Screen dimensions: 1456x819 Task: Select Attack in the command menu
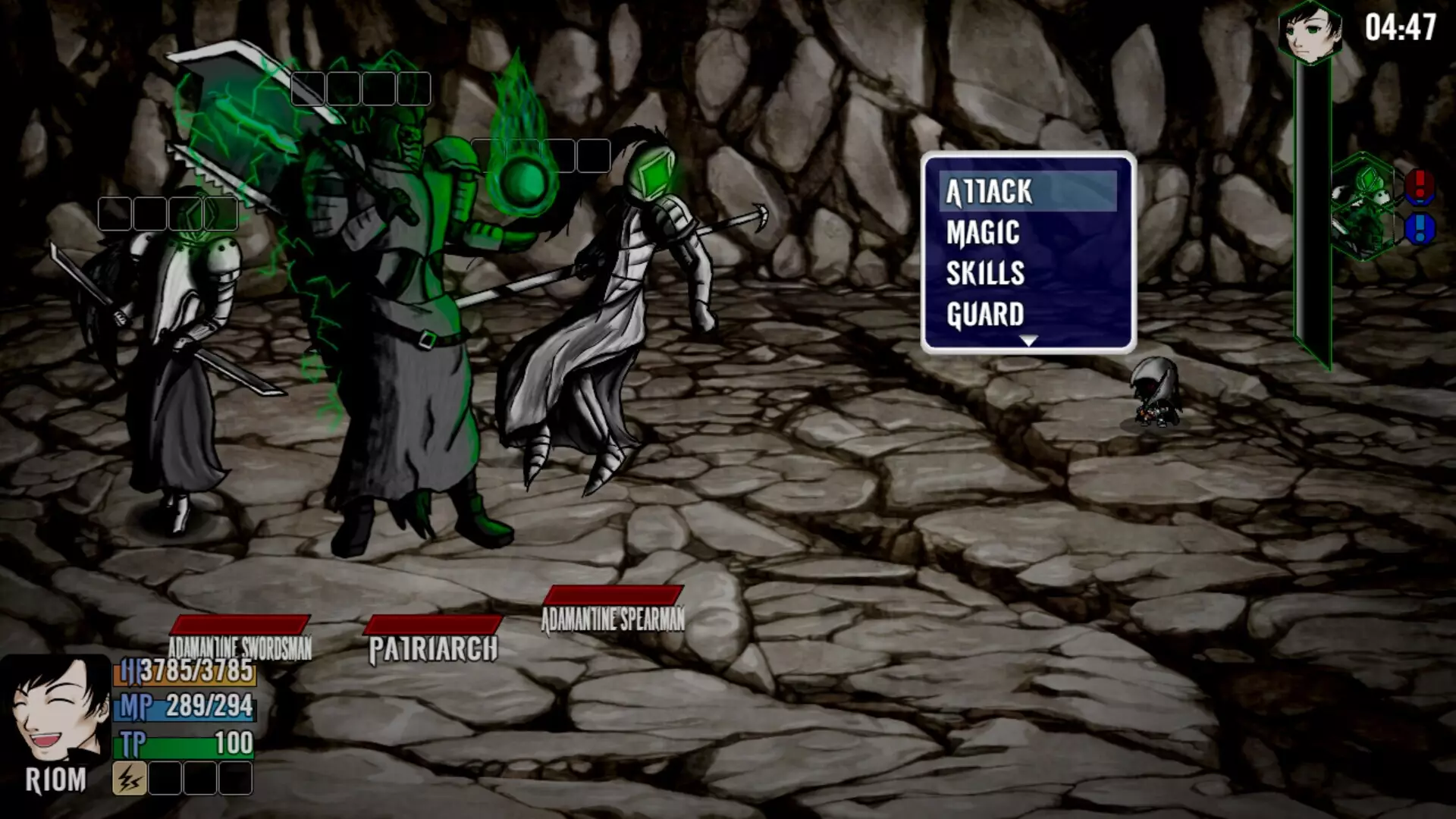987,193
